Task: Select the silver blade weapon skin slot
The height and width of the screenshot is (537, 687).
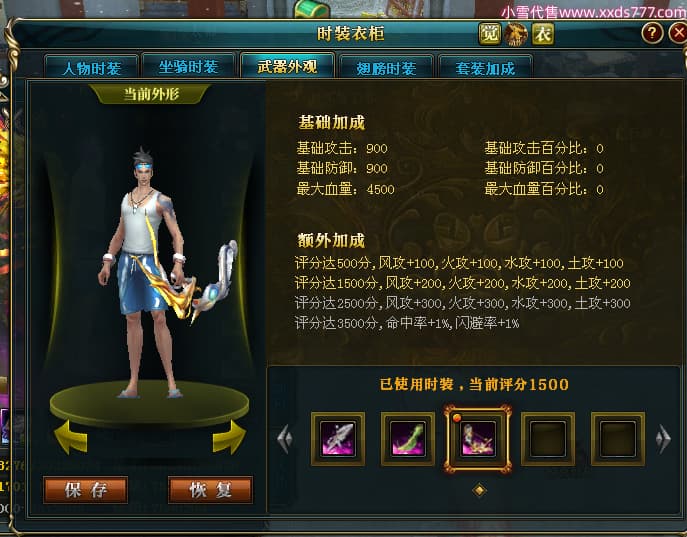Action: [x=338, y=439]
